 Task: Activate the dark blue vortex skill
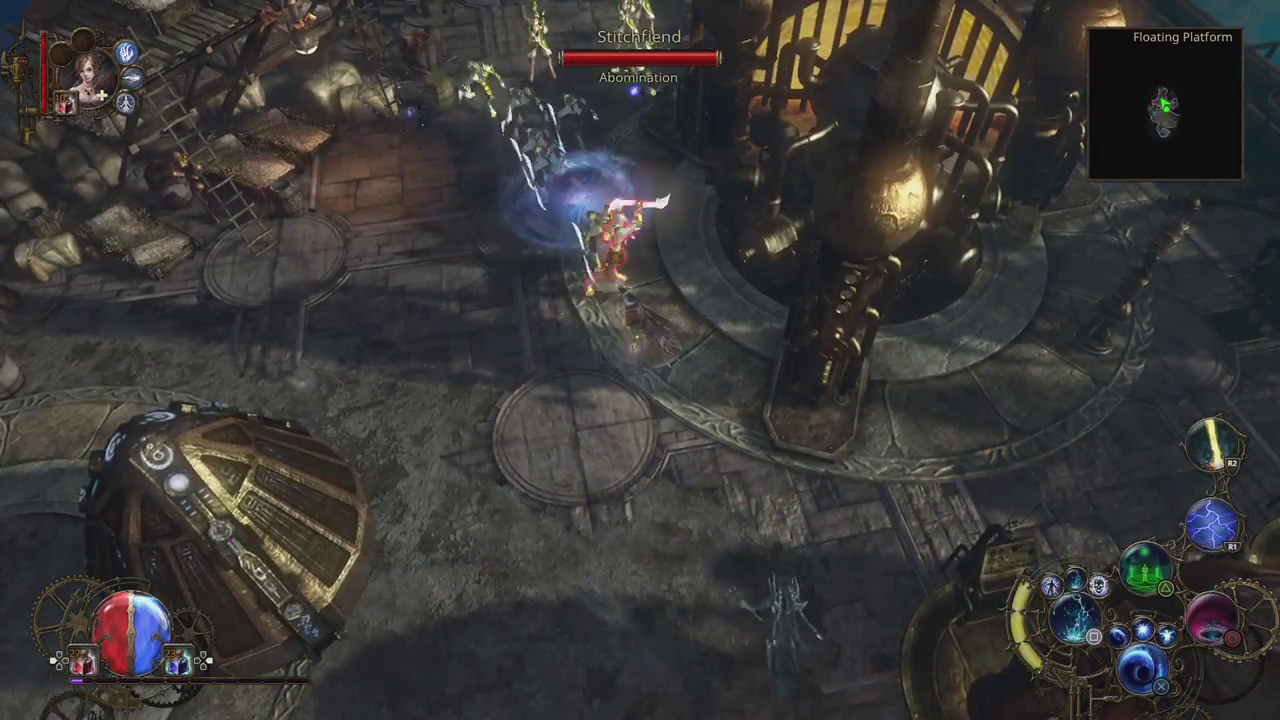point(1142,667)
